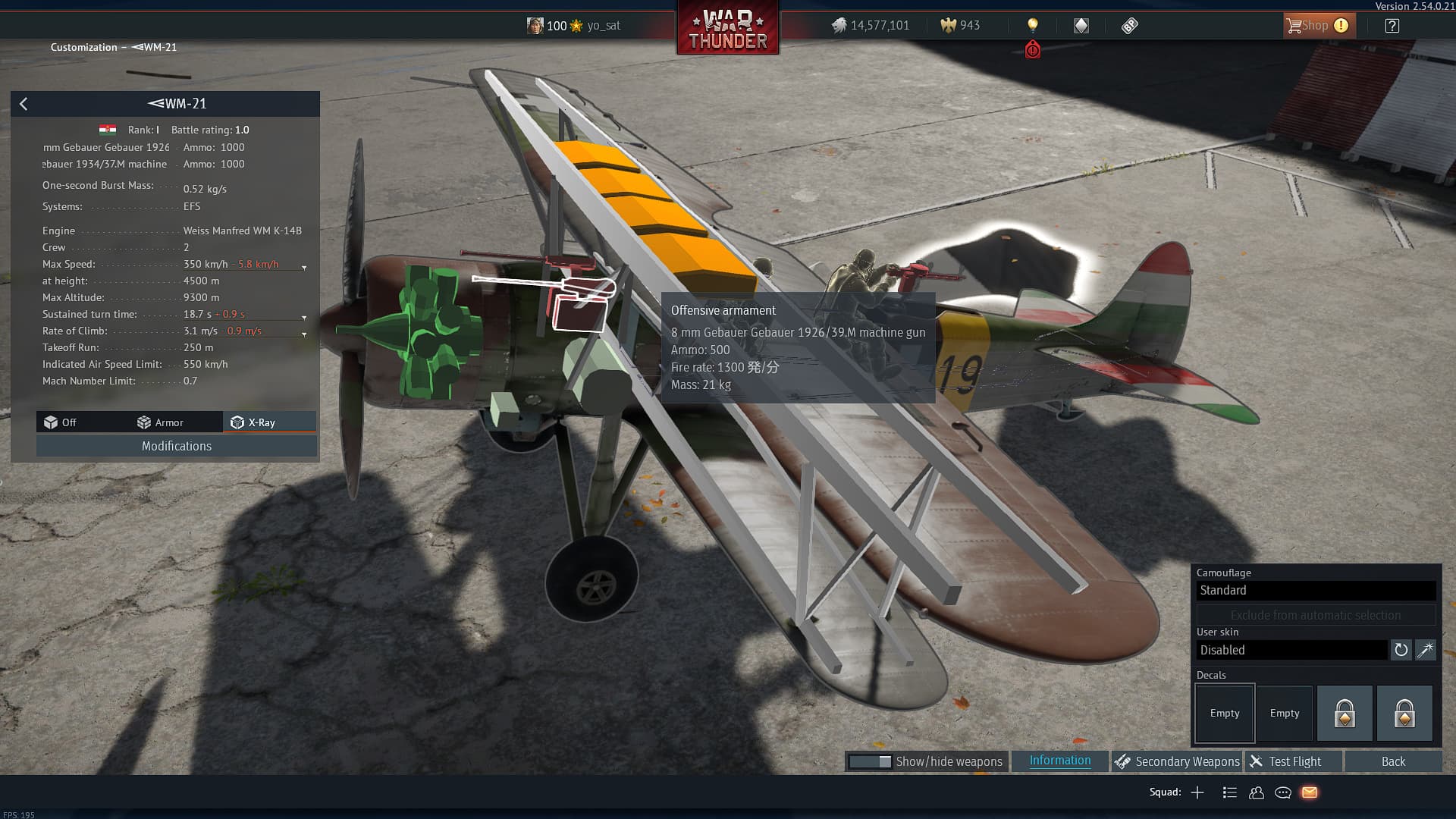Click the magic wand user skin button
The height and width of the screenshot is (819, 1456).
1426,650
